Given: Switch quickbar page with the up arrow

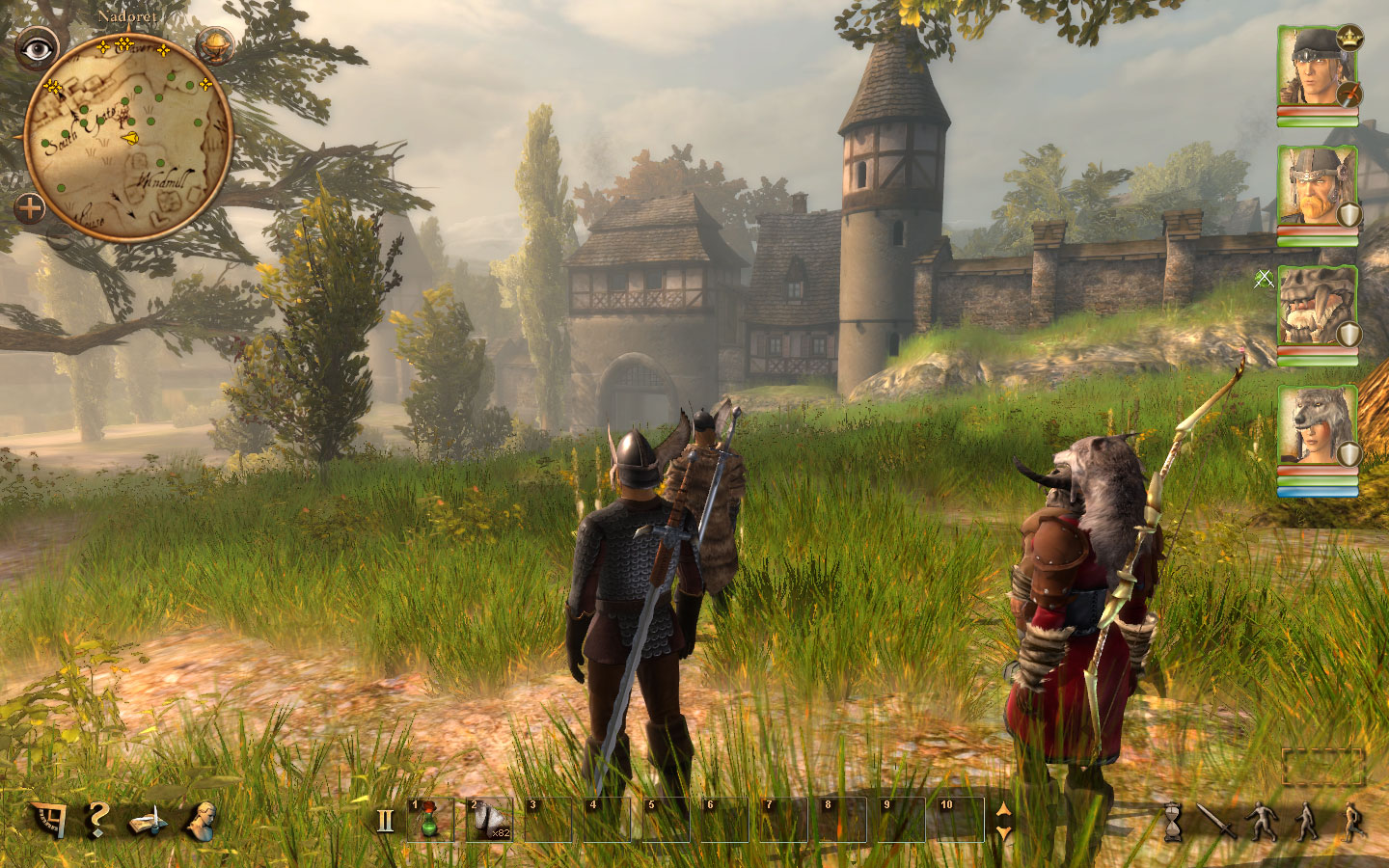Looking at the screenshot, I should pos(1003,810).
